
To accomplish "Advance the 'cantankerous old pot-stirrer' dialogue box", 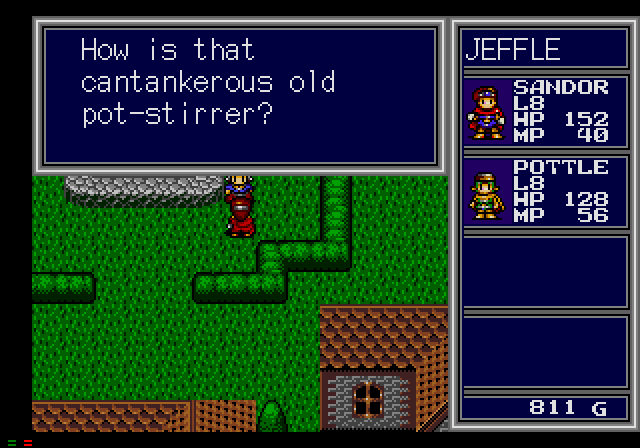I will pyautogui.click(x=238, y=94).
